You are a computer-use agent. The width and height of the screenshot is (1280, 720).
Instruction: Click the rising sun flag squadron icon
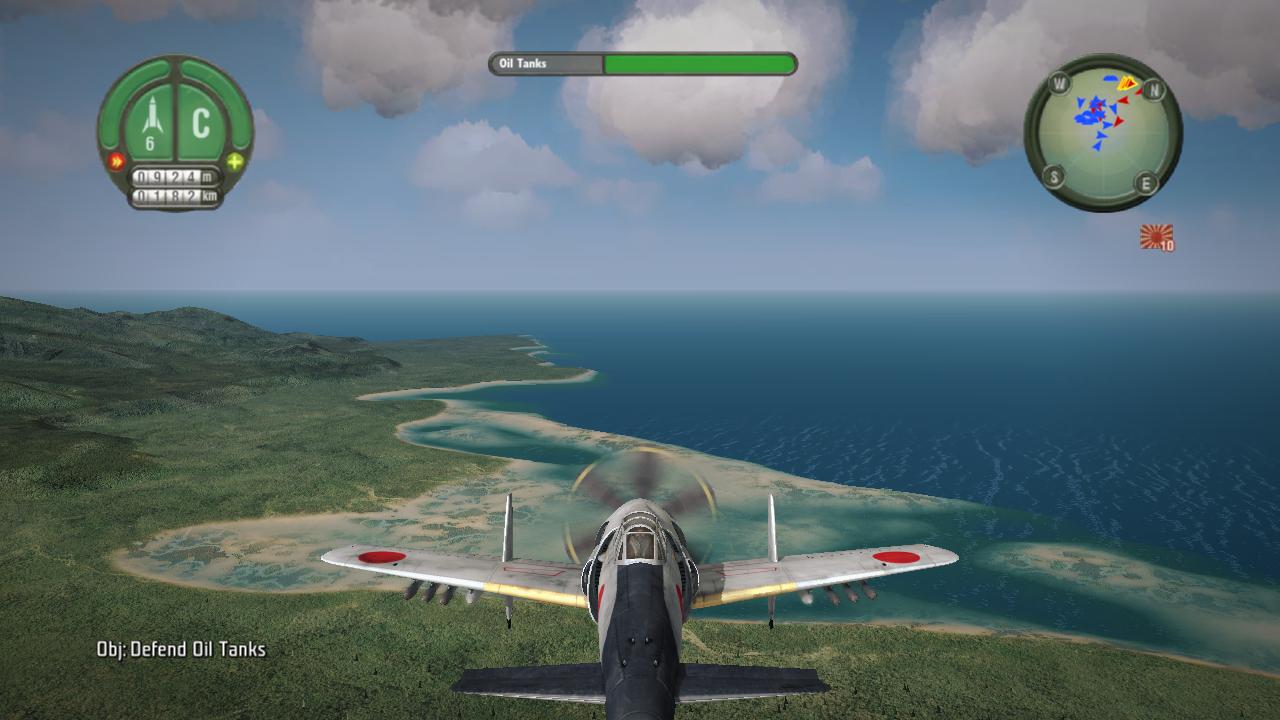[1156, 237]
